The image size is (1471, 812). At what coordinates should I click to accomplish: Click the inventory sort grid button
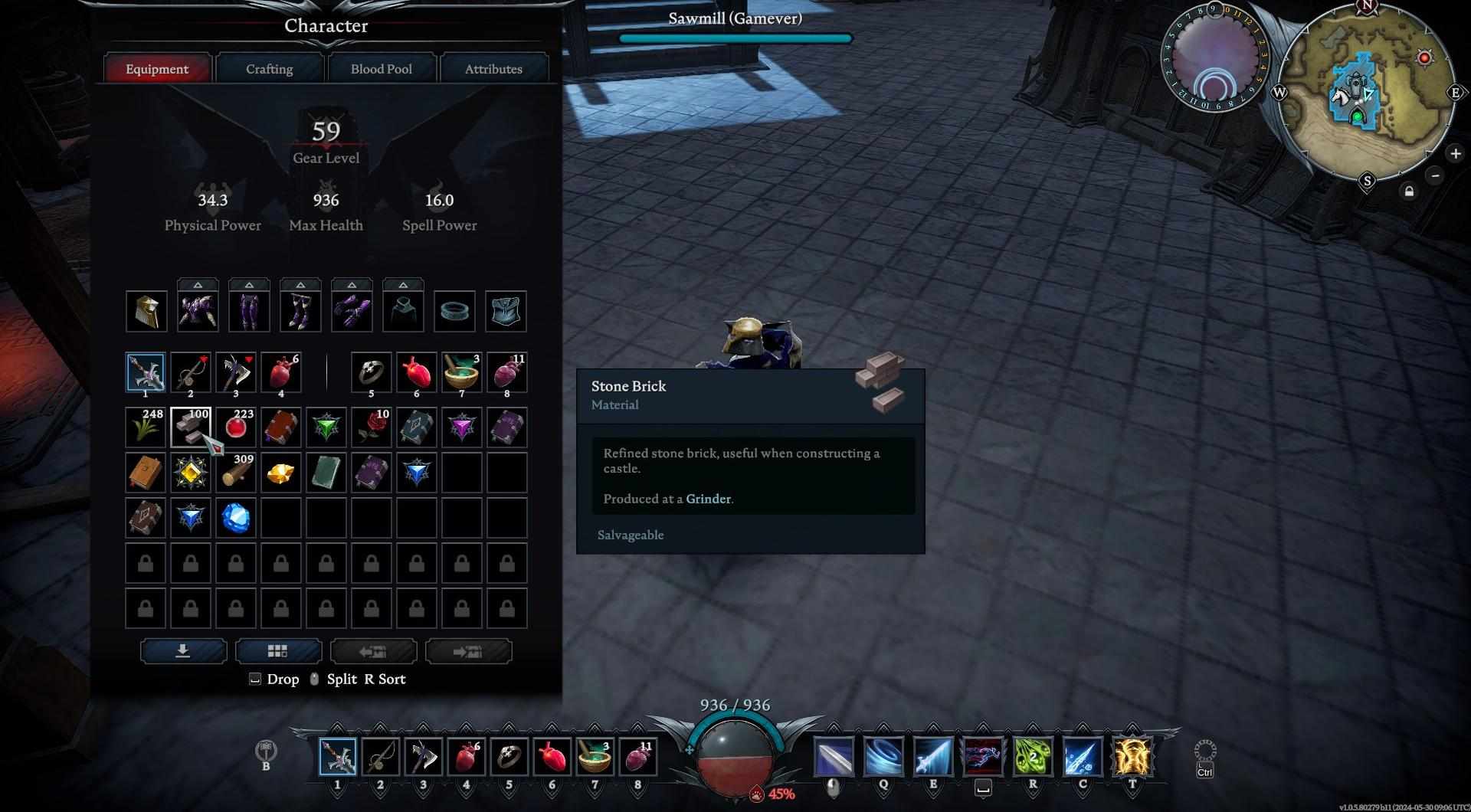tap(278, 651)
